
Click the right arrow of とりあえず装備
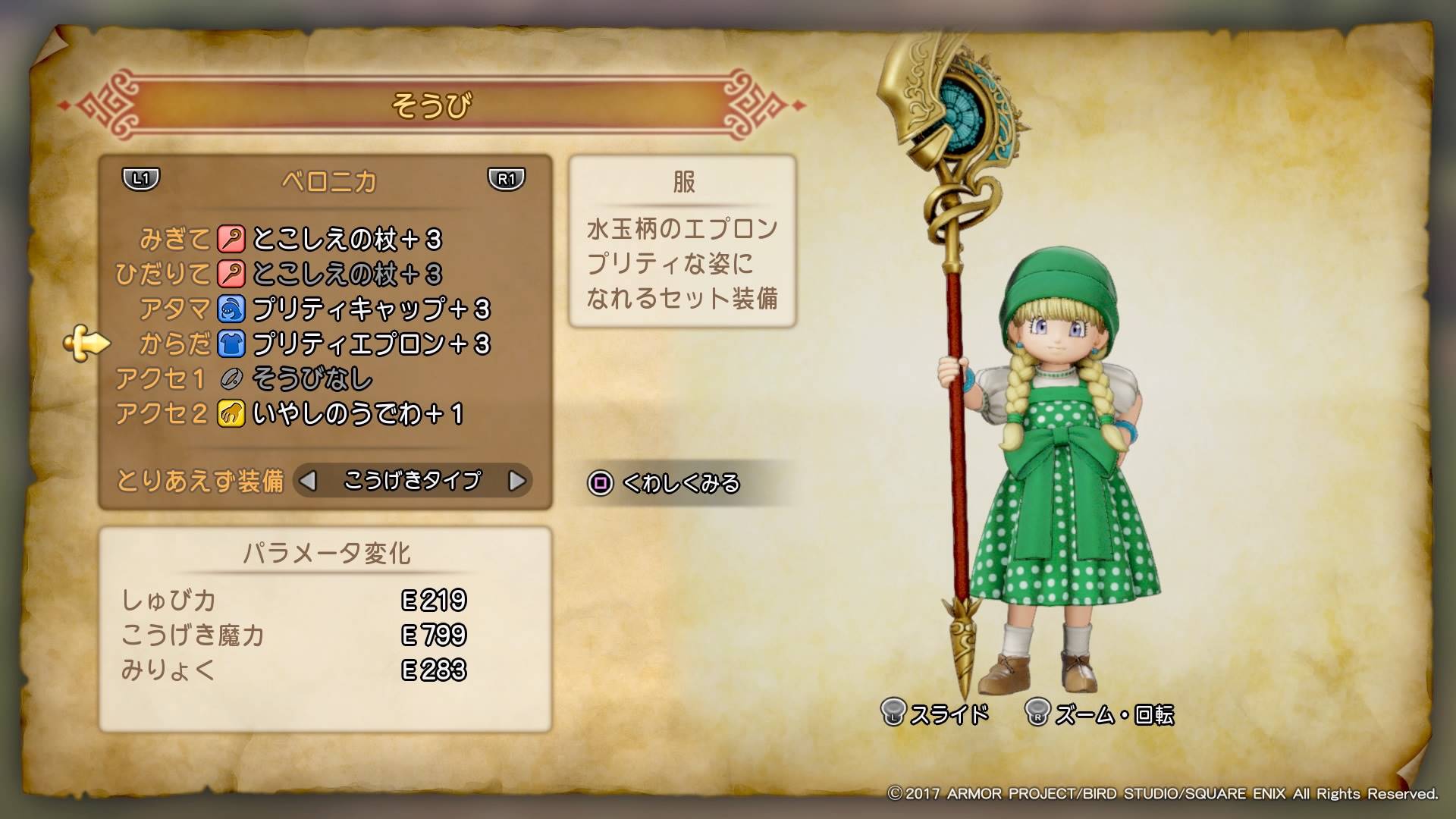pyautogui.click(x=516, y=481)
